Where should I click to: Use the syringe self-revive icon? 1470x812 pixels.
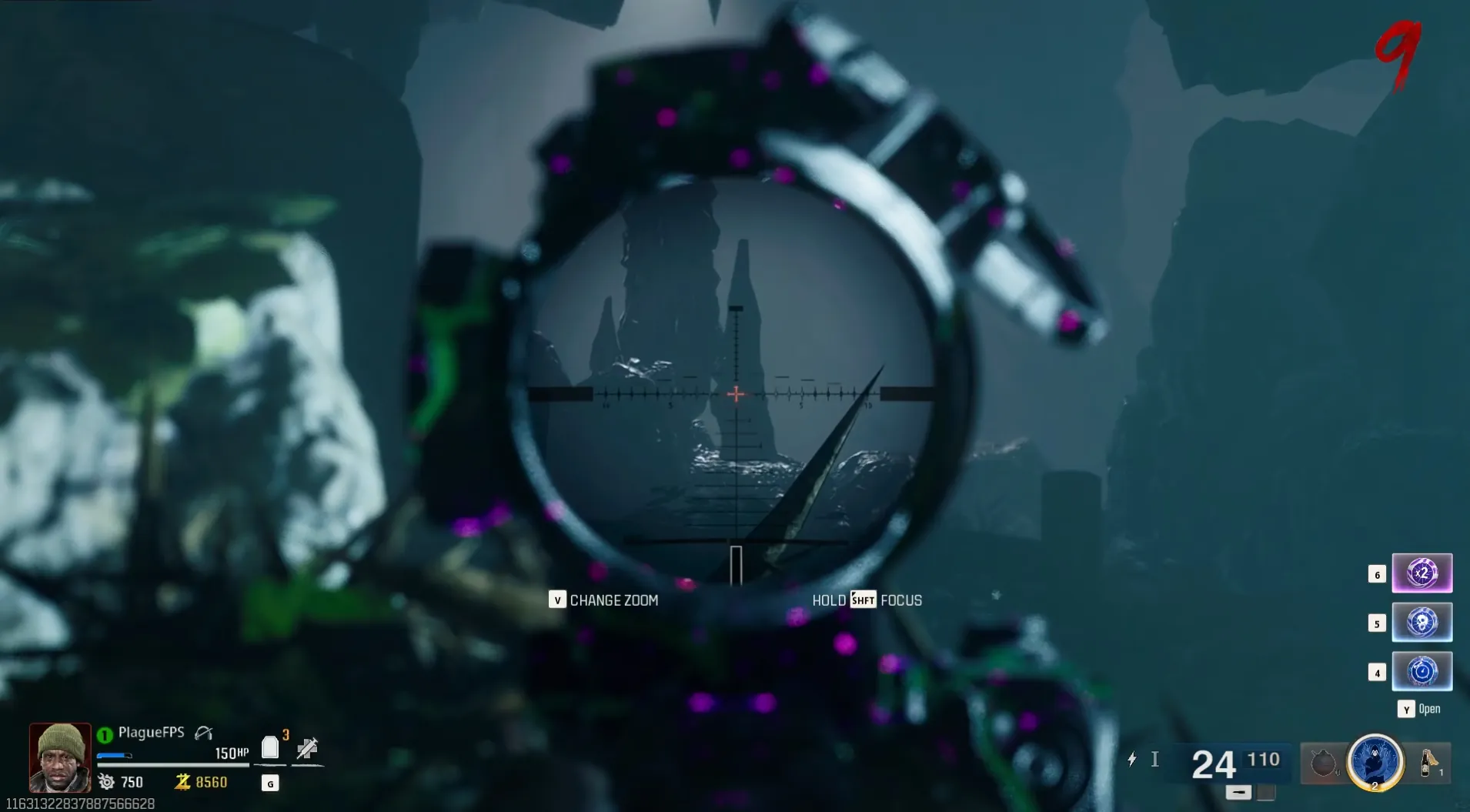click(307, 747)
